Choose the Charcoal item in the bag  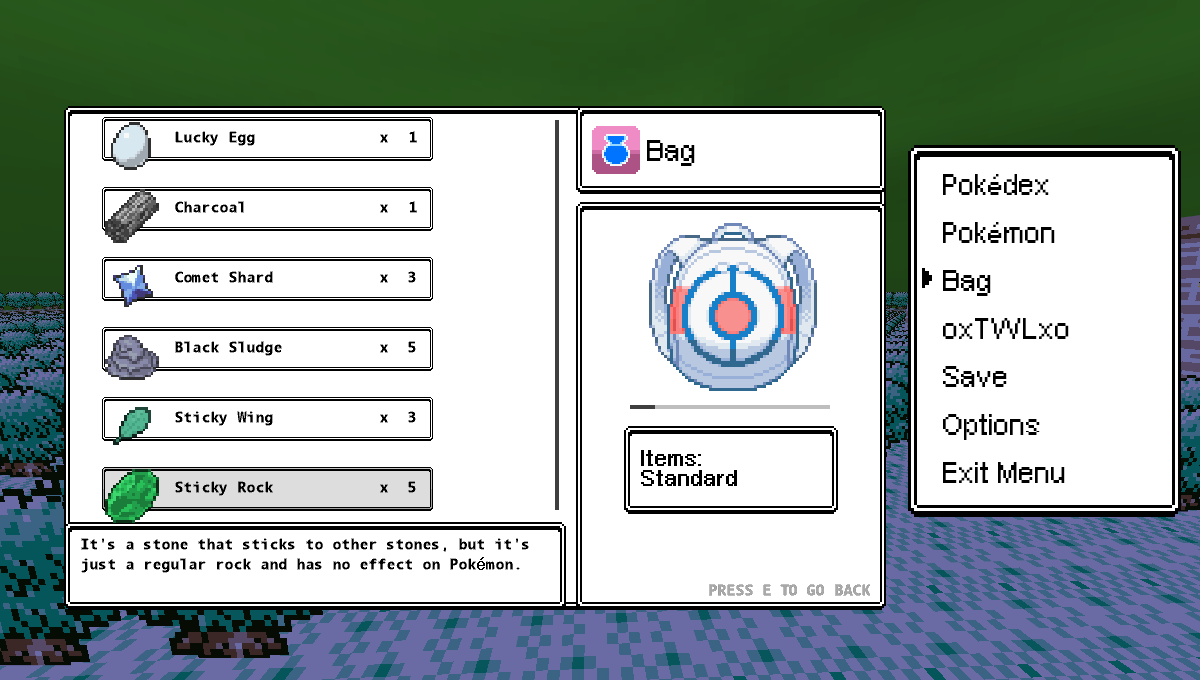[x=267, y=209]
